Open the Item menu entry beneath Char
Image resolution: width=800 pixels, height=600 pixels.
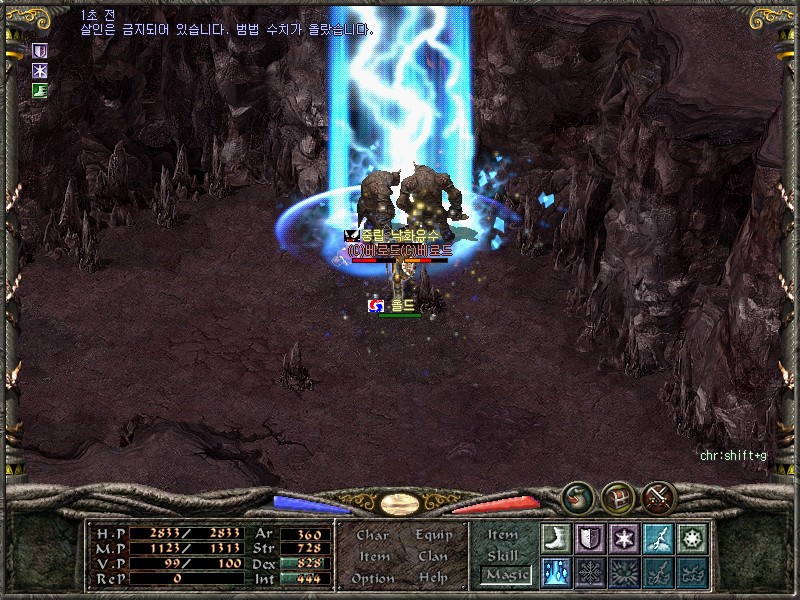point(373,556)
